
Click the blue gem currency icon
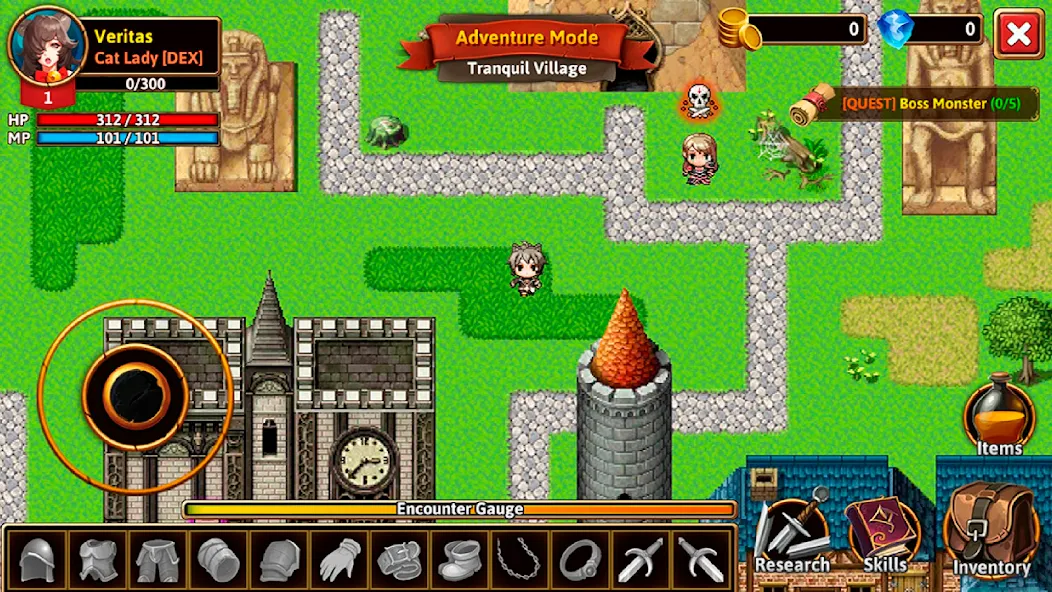coord(895,28)
